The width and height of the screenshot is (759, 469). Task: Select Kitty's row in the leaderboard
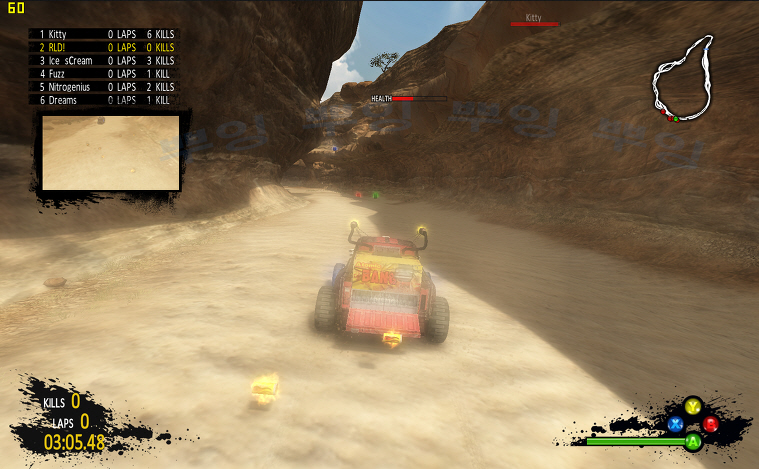coord(105,34)
